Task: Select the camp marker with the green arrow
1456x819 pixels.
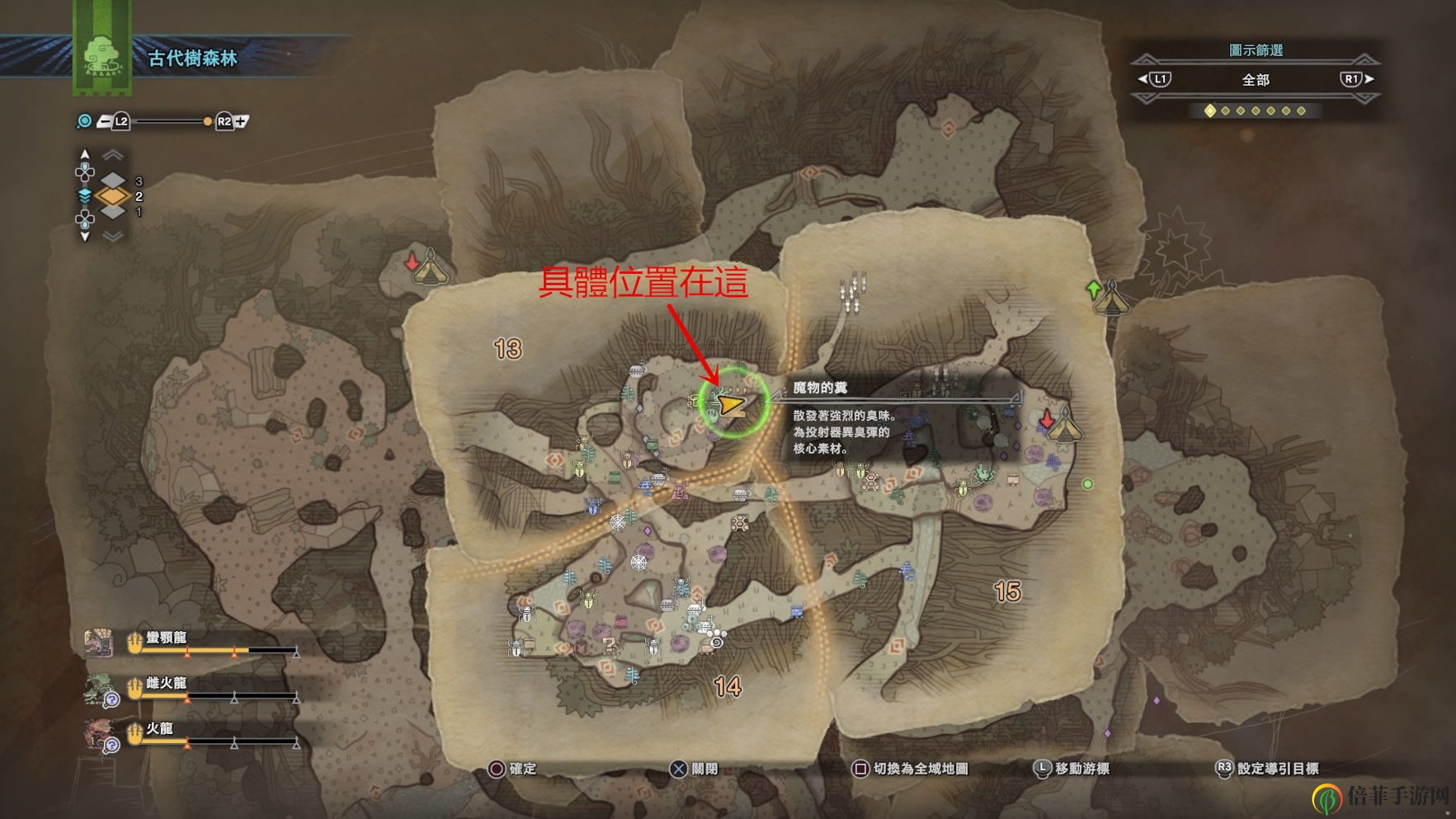Action: 1111,299
